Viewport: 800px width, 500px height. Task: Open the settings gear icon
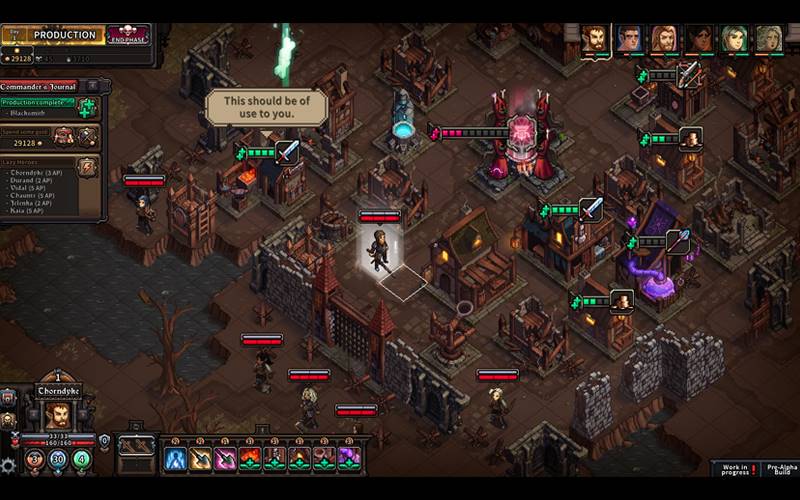tap(8, 465)
